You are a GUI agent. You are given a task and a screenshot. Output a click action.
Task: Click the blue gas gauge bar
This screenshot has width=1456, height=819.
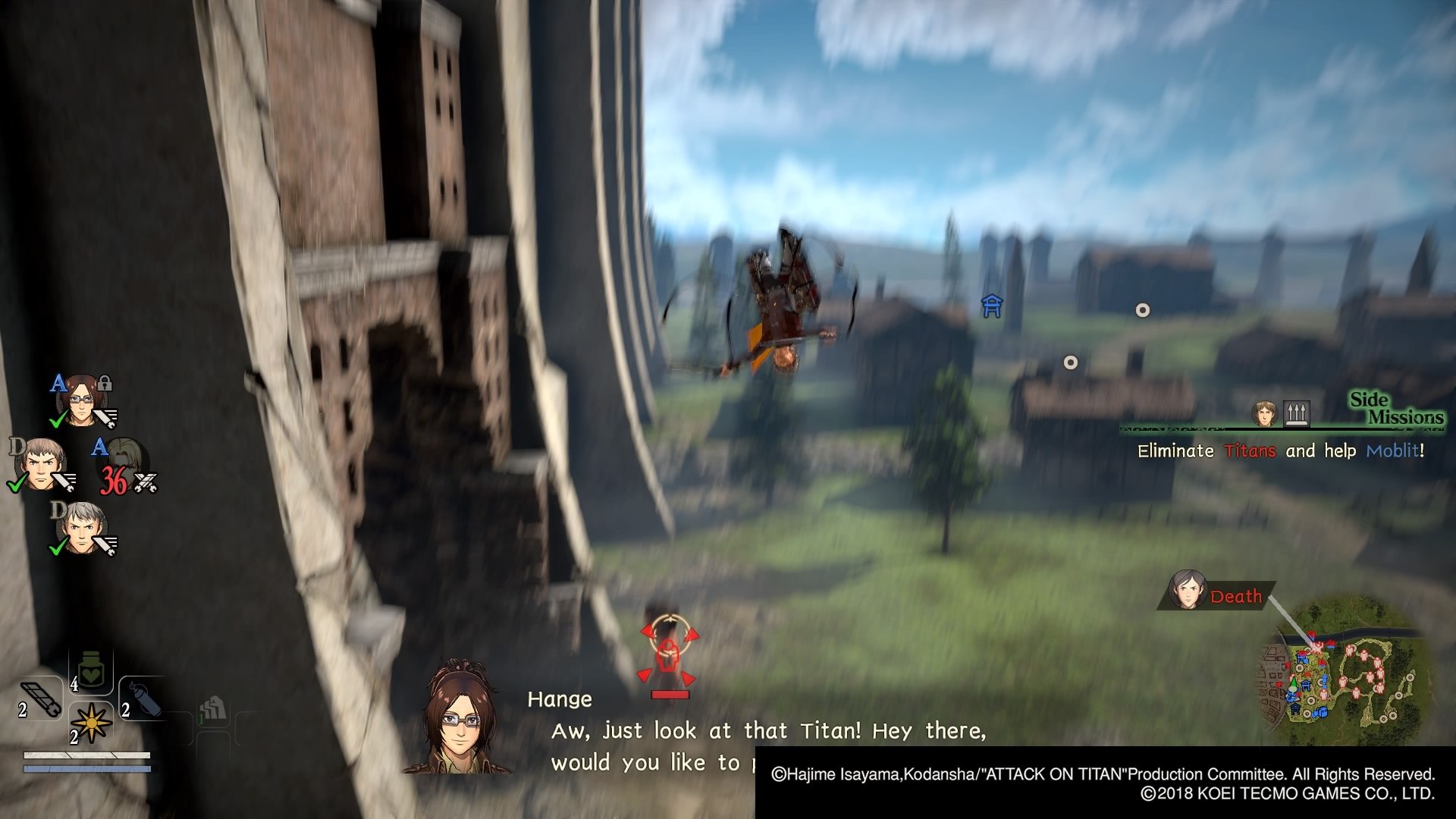87,769
